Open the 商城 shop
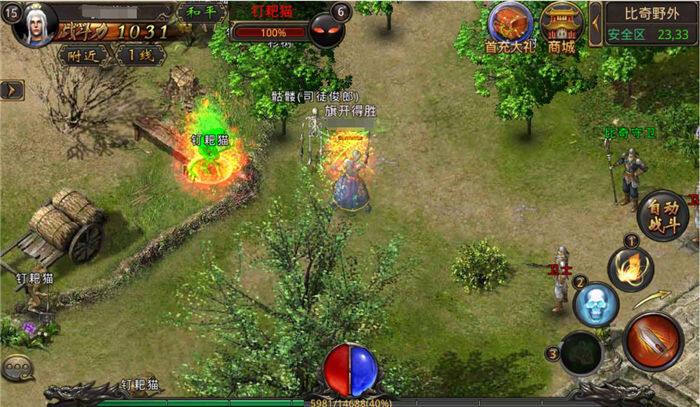 point(560,24)
